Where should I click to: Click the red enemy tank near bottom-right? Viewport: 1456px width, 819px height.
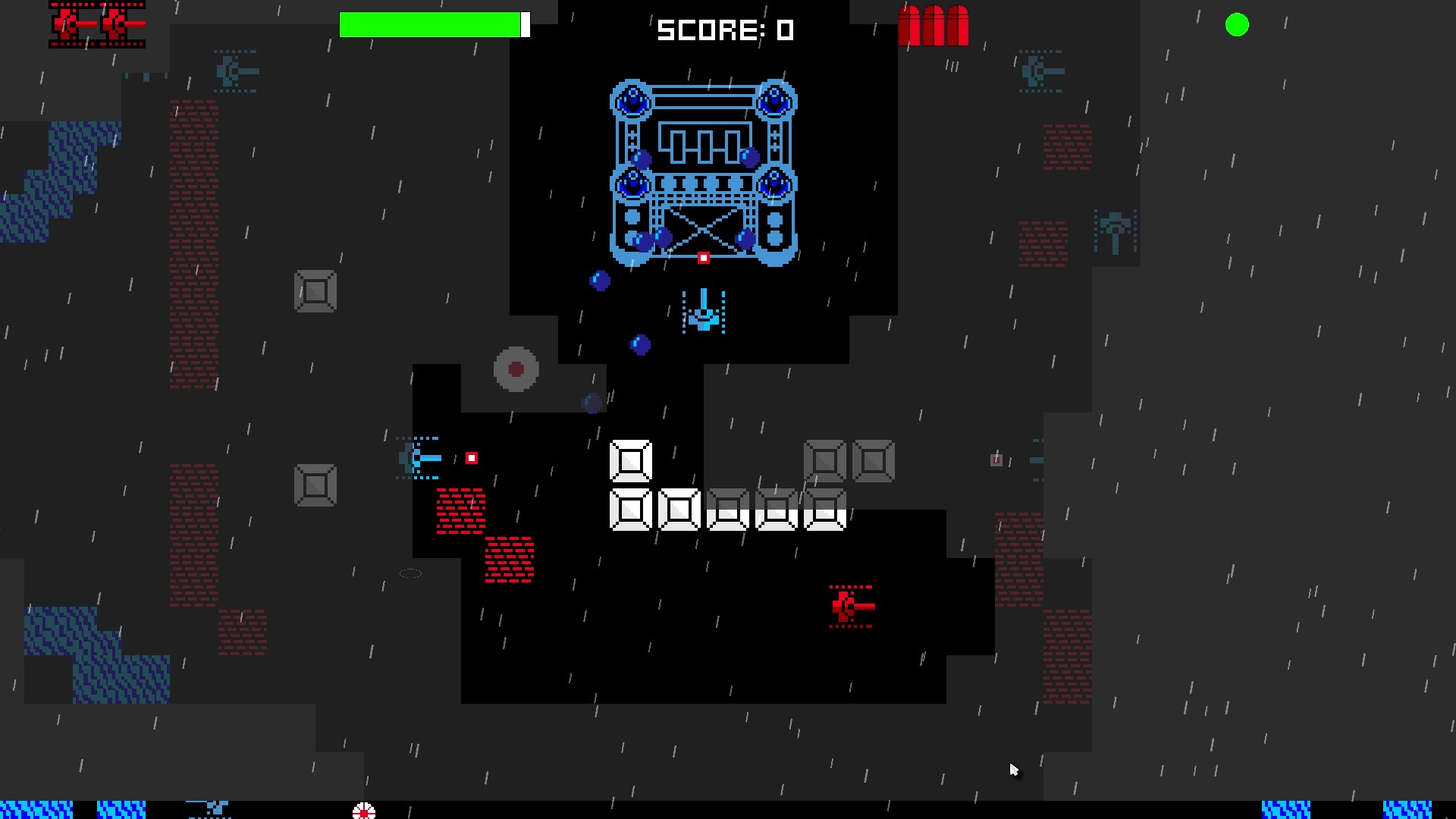pos(849,606)
